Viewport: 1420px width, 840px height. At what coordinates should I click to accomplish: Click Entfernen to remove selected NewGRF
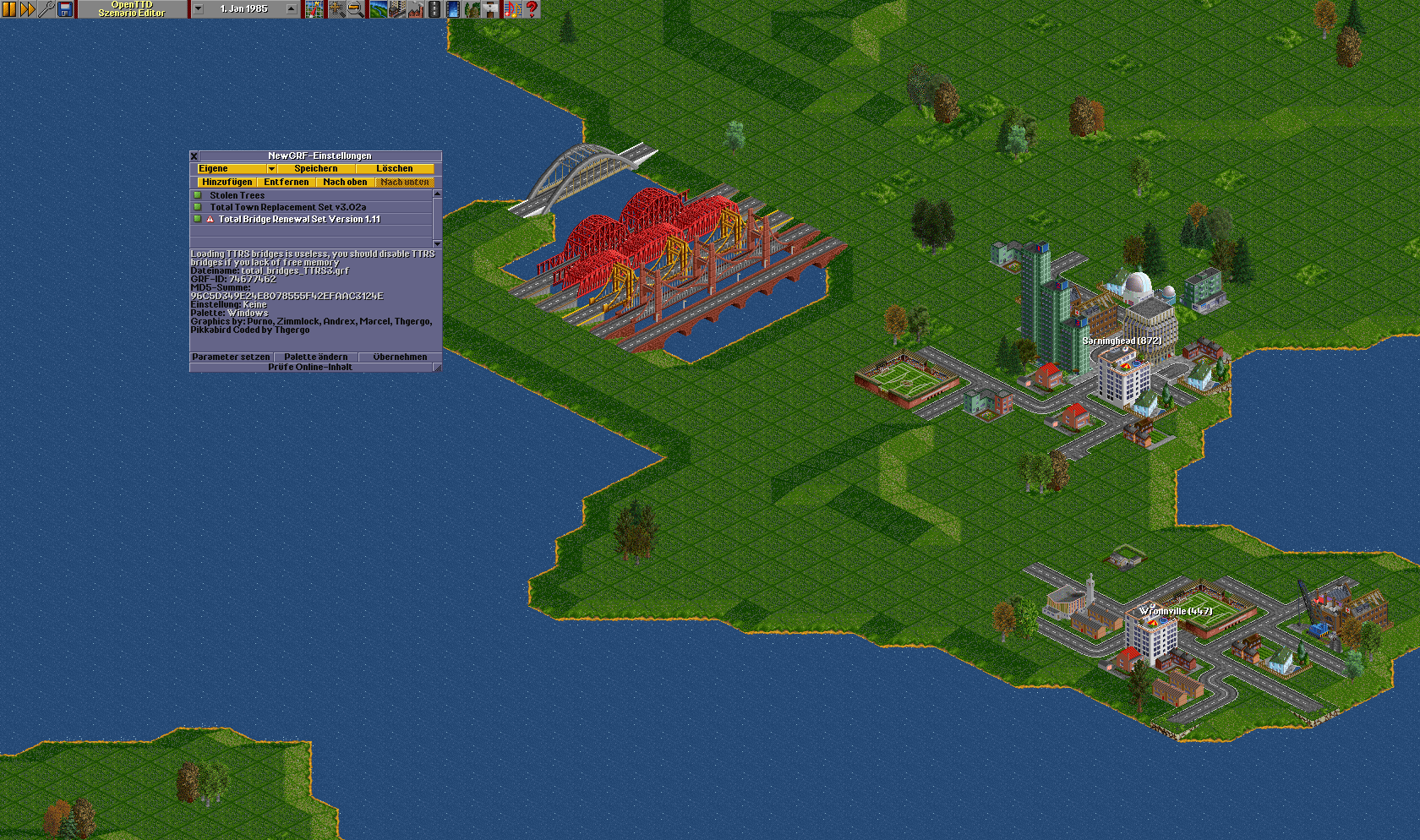tap(286, 183)
